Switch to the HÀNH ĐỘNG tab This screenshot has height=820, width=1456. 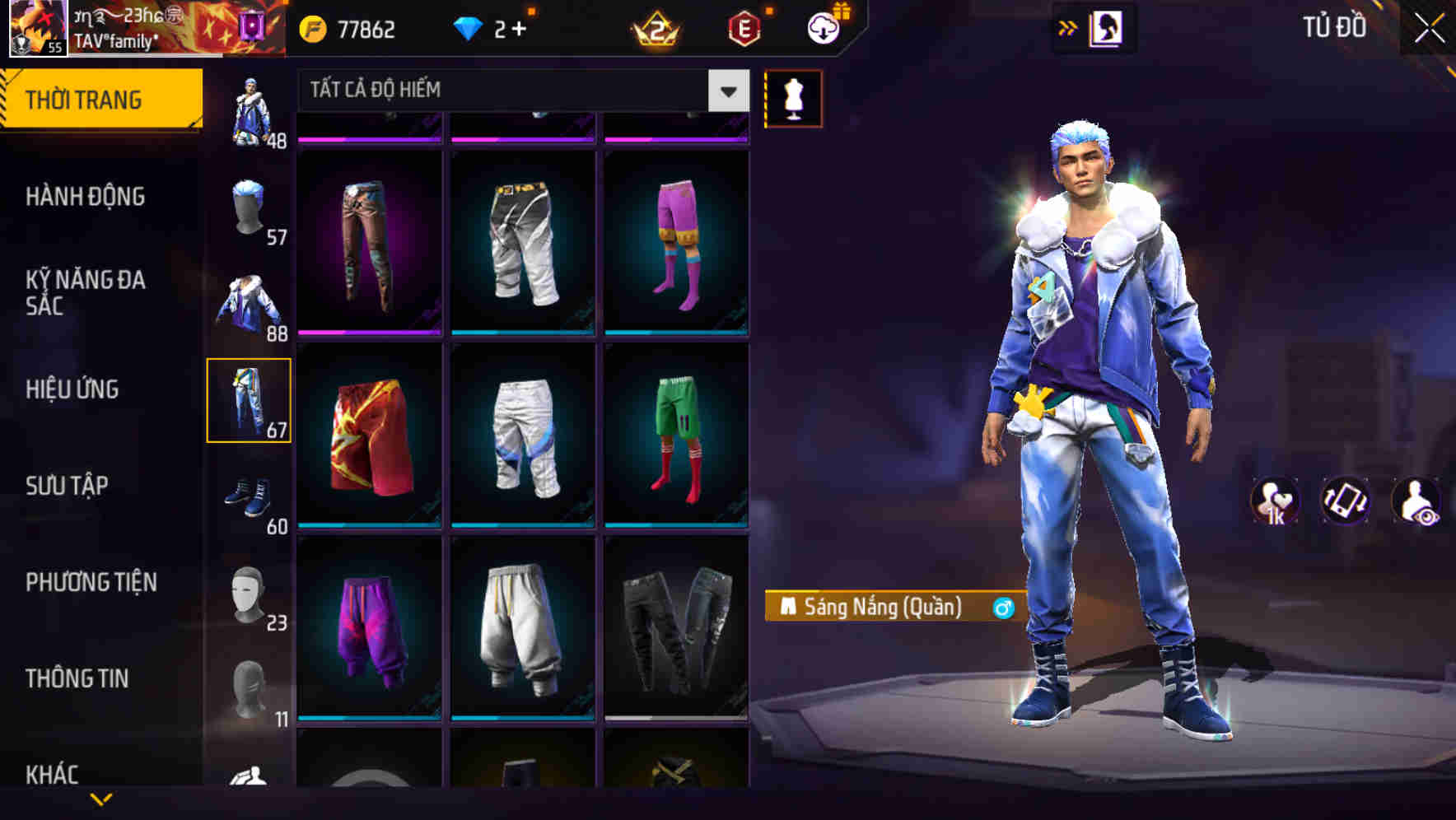tap(85, 197)
